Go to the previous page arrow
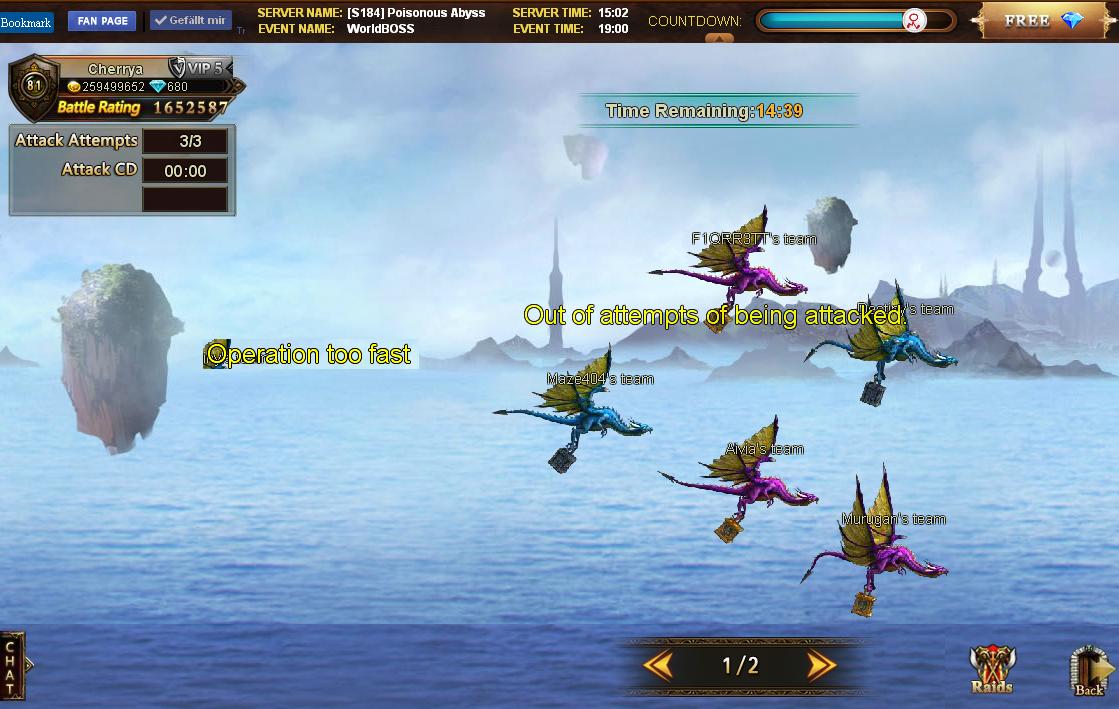This screenshot has height=709, width=1119. pyautogui.click(x=658, y=665)
